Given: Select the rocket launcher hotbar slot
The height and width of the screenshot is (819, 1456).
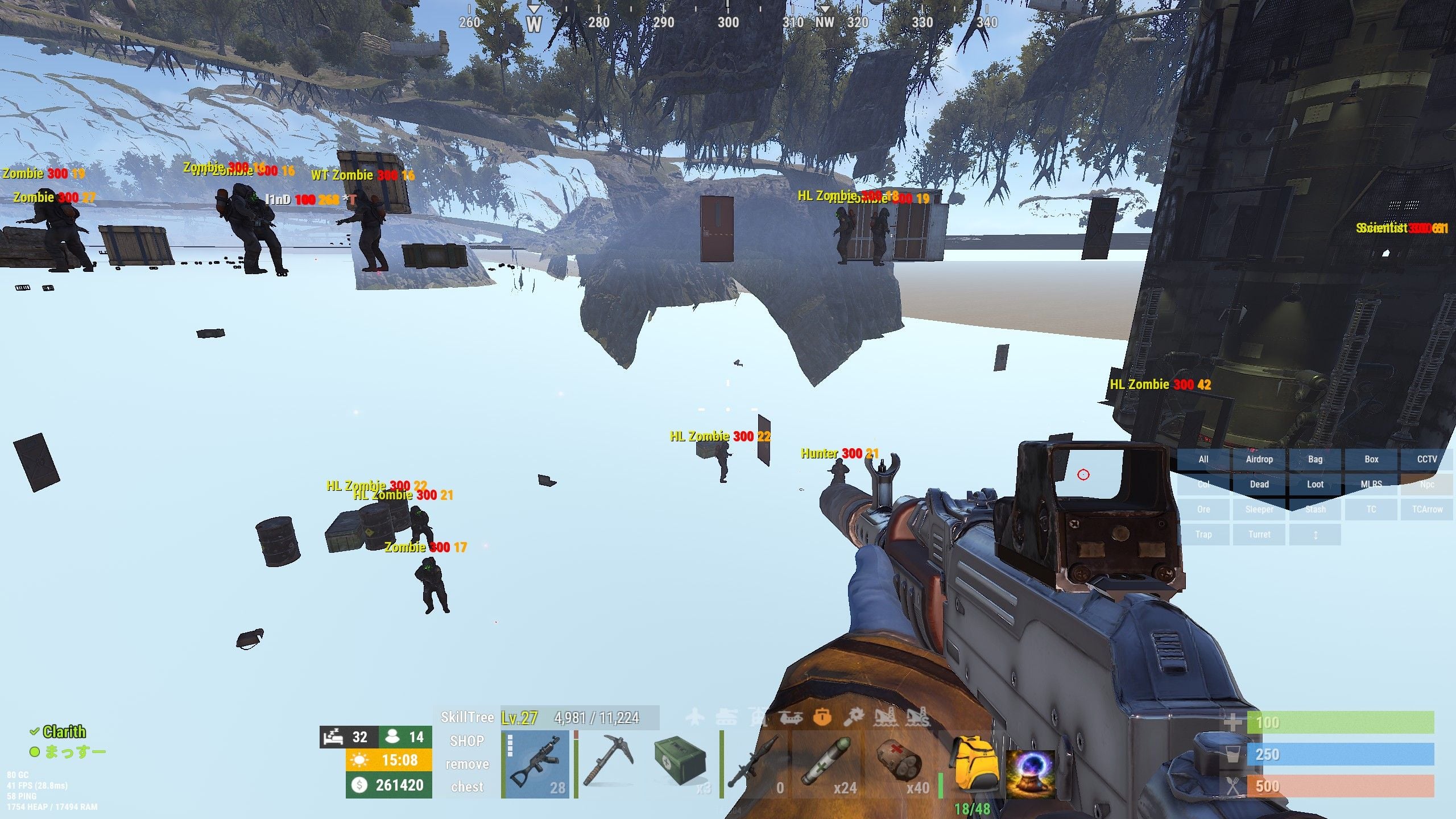Looking at the screenshot, I should (x=755, y=765).
